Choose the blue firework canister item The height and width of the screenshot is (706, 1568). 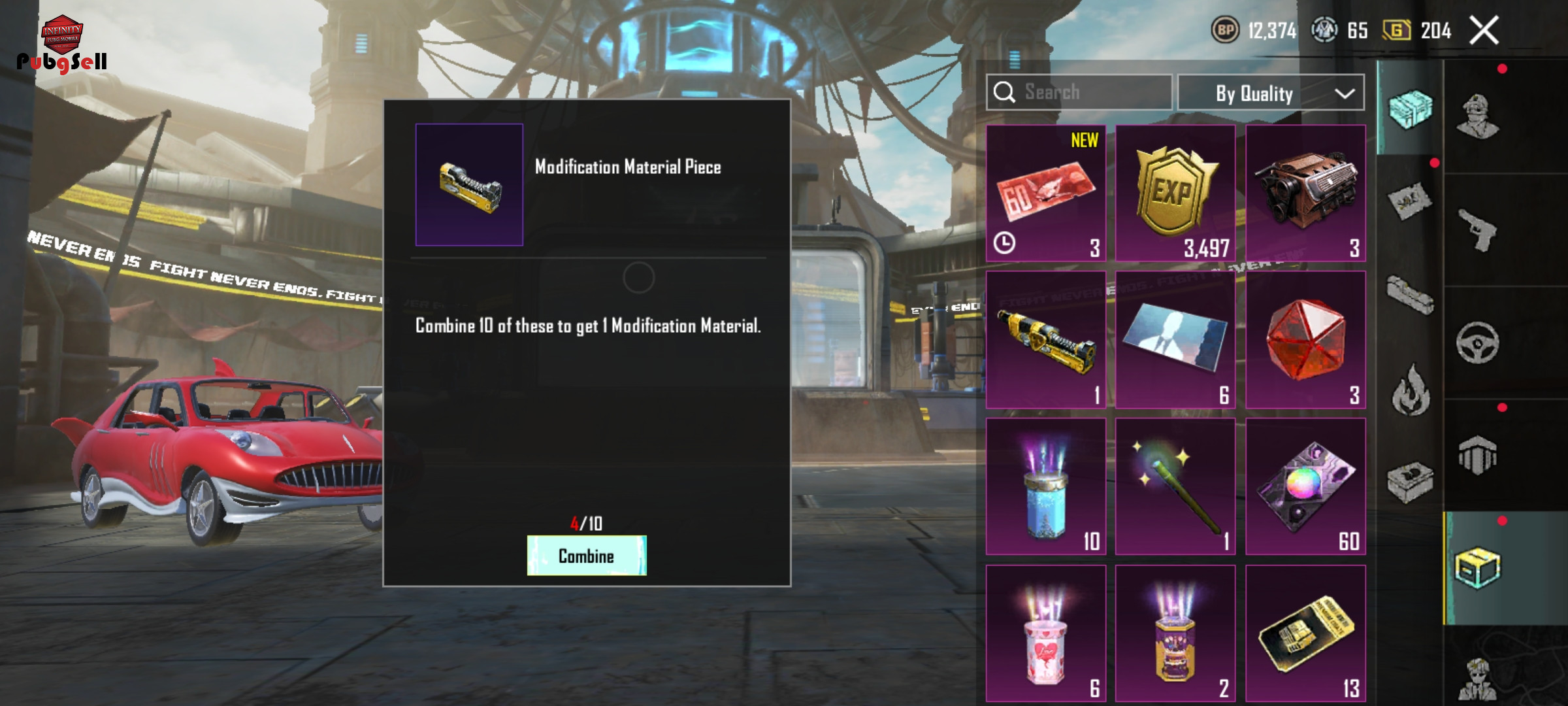[1045, 486]
